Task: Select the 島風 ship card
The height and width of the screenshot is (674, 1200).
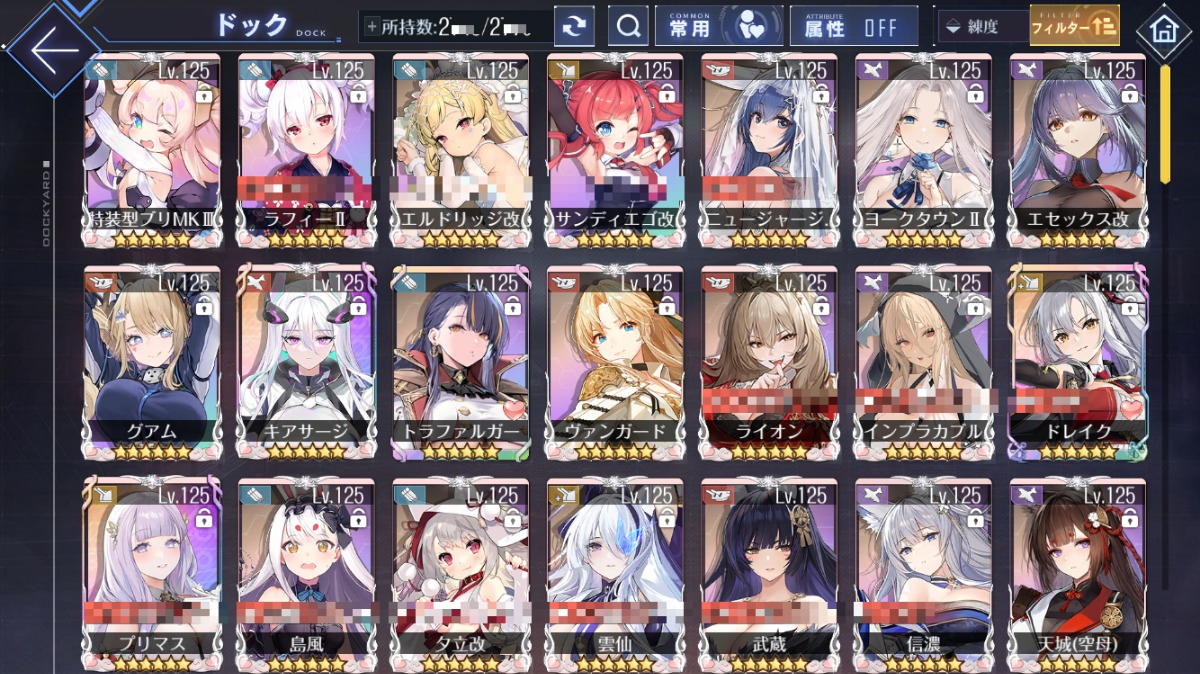Action: coord(307,573)
